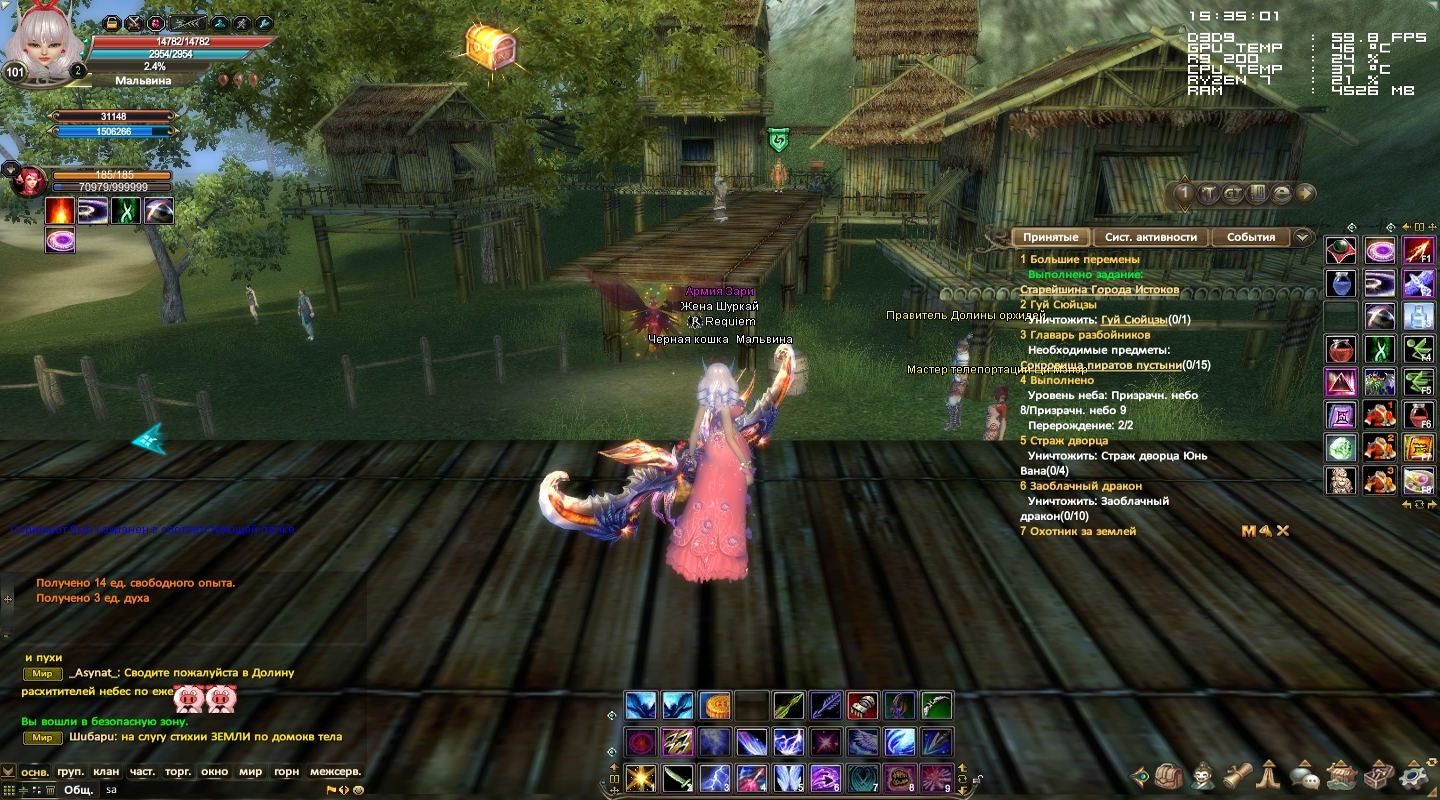The image size is (1440, 800).
Task: Switch chat to the торг. channel
Action: click(x=178, y=771)
